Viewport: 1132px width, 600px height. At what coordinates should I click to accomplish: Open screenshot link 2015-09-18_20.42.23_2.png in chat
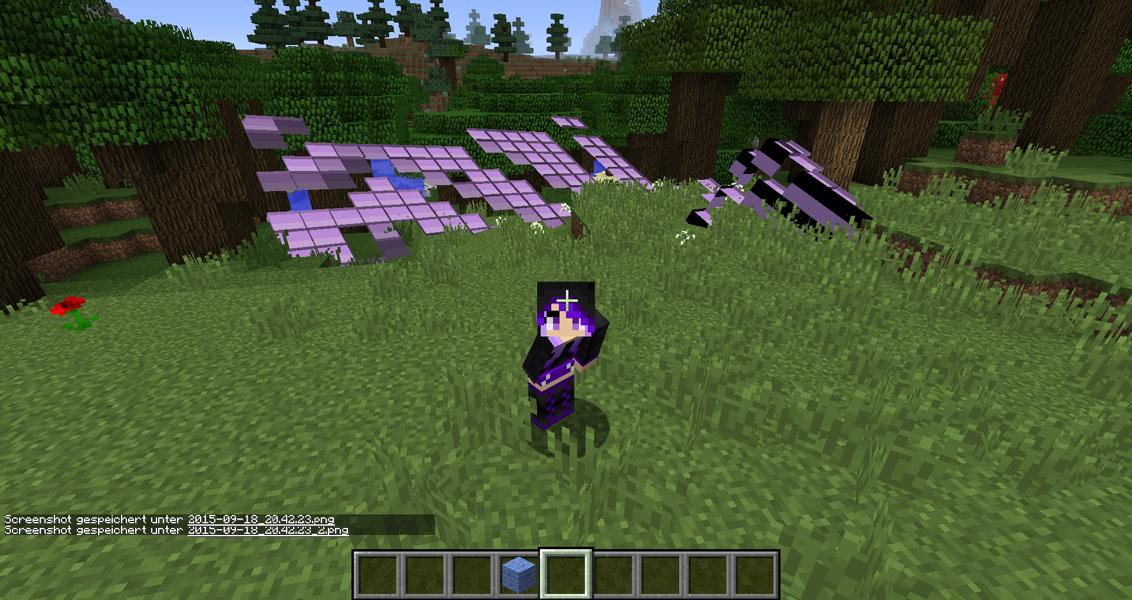click(x=267, y=530)
